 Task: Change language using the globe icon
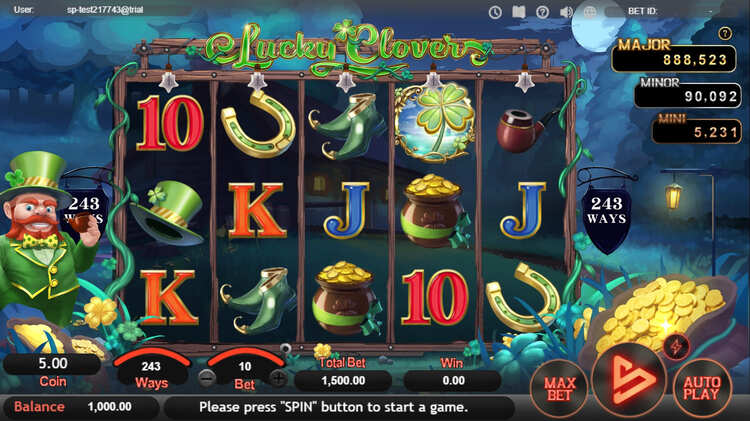coord(590,12)
